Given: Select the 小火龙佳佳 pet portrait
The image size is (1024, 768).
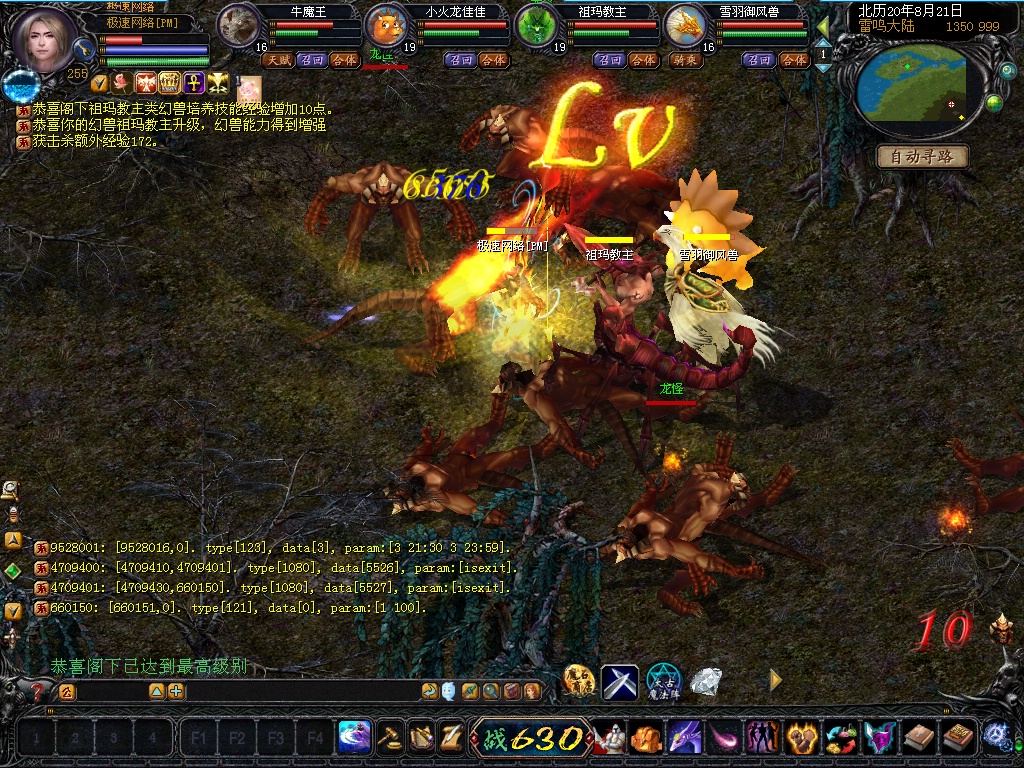Looking at the screenshot, I should [387, 25].
